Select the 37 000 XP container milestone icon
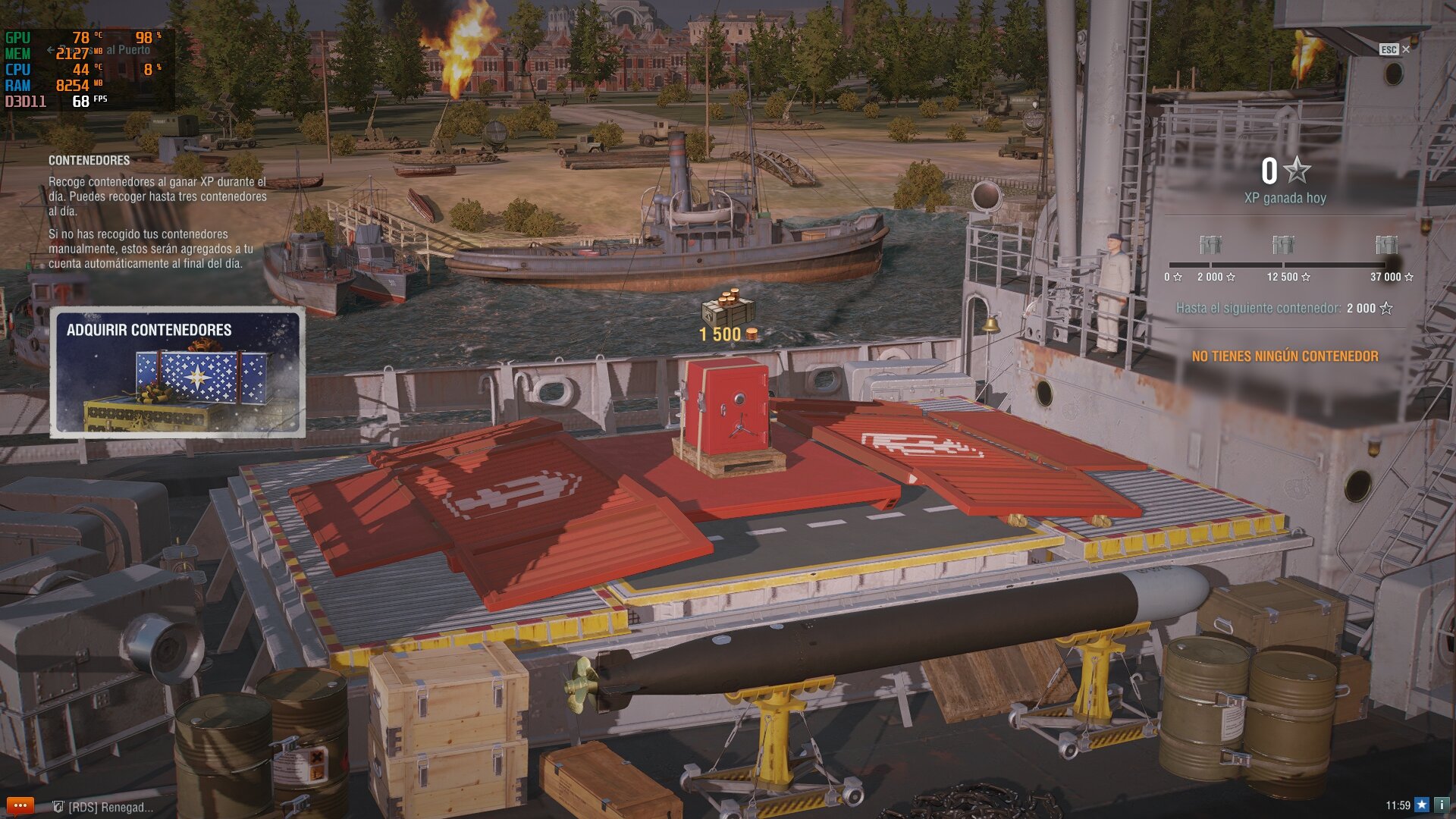This screenshot has height=819, width=1456. [1386, 244]
